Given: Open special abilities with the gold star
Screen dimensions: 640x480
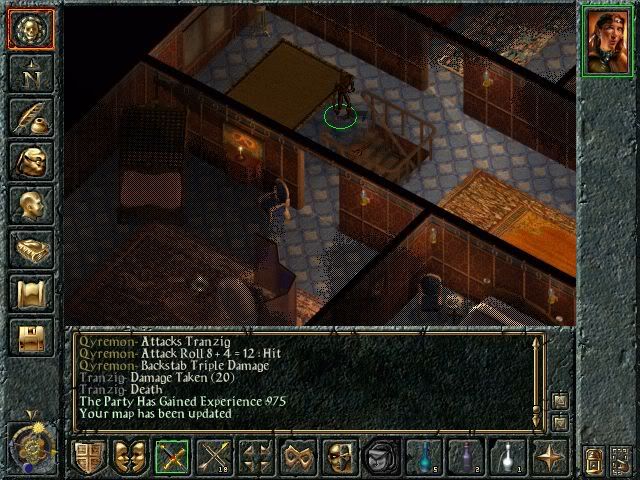Looking at the screenshot, I should (x=551, y=457).
